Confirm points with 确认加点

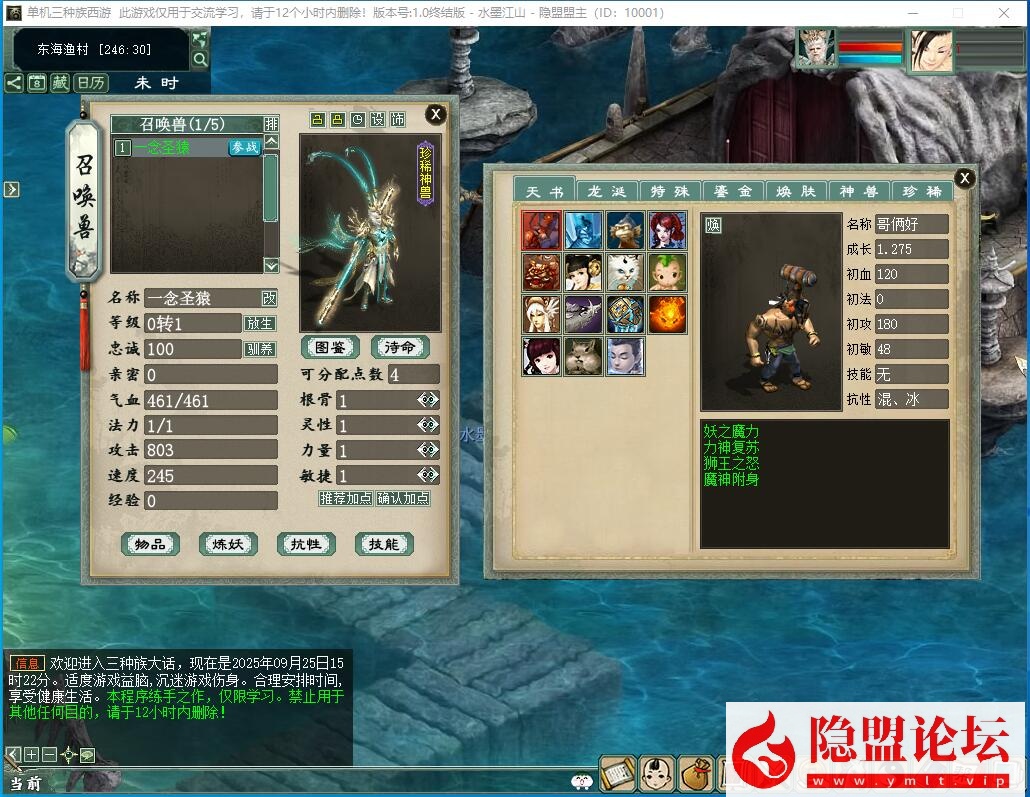[403, 498]
